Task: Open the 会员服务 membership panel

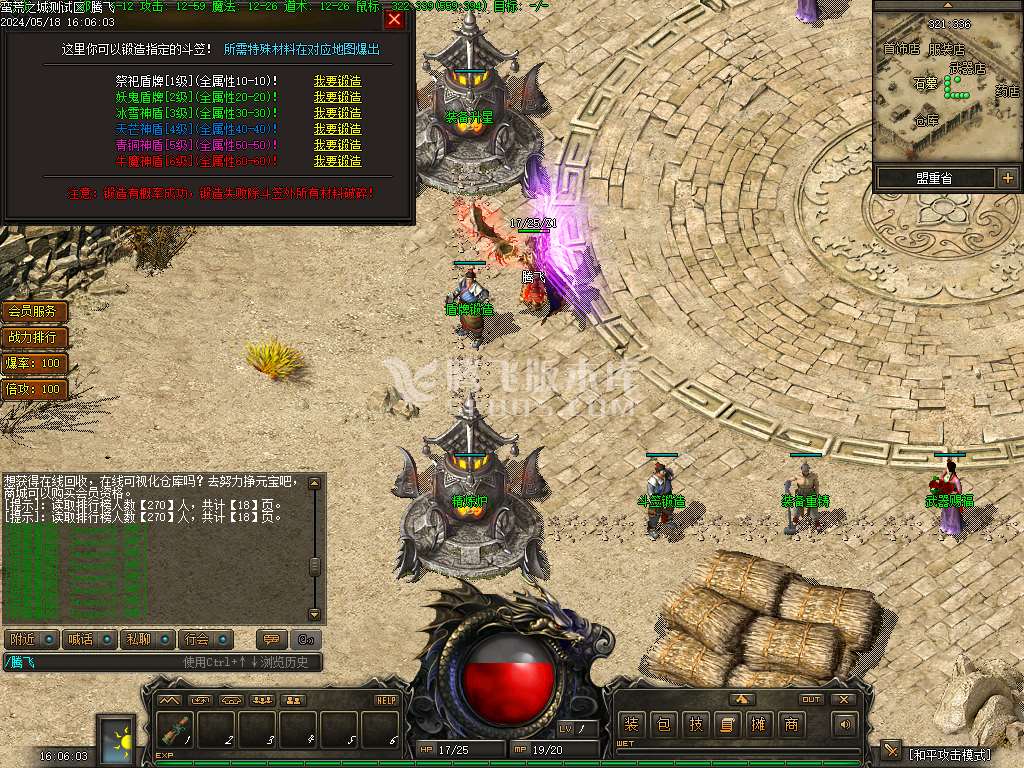Action: tap(33, 312)
